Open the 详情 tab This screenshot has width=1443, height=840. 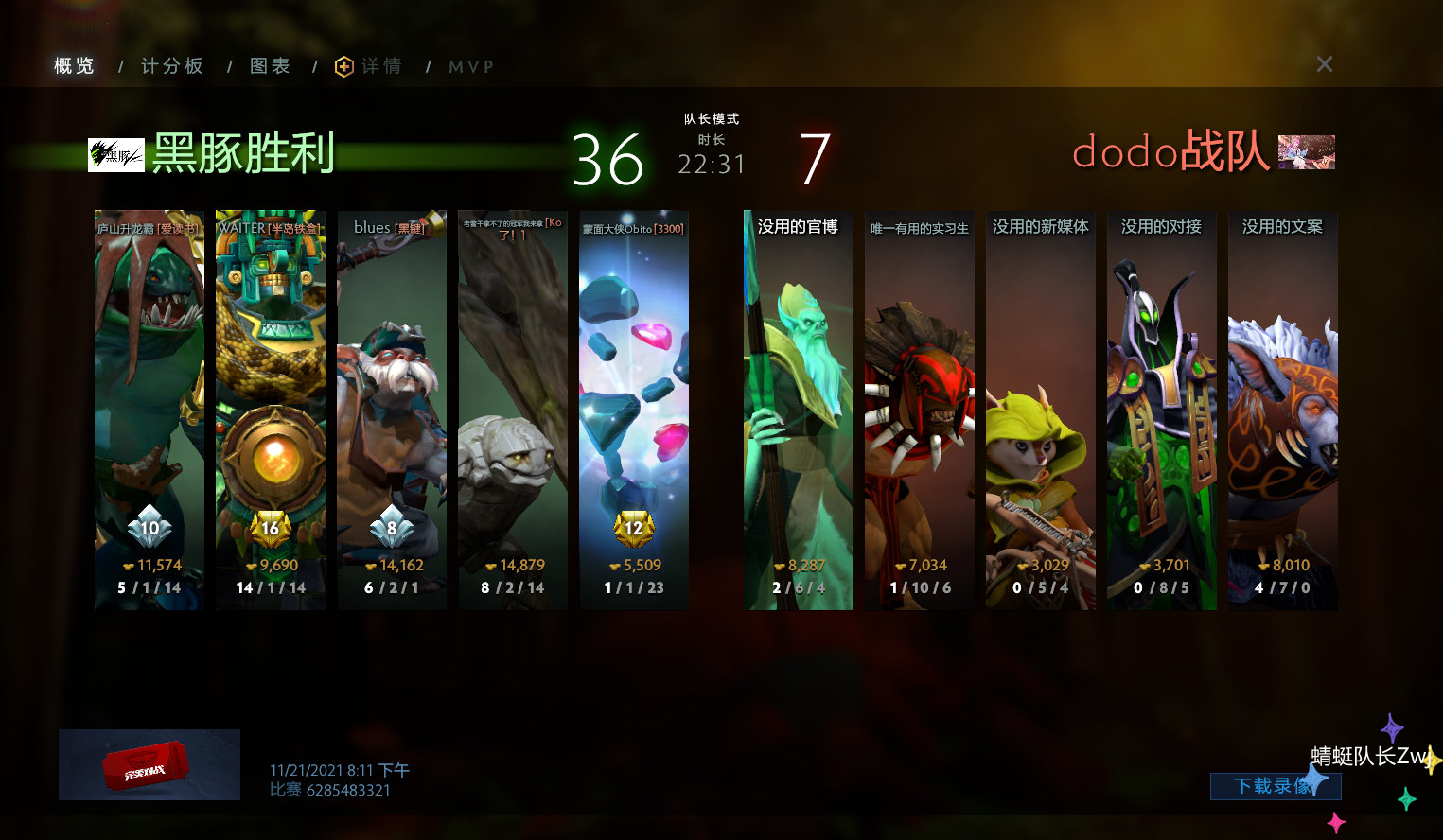tap(379, 65)
